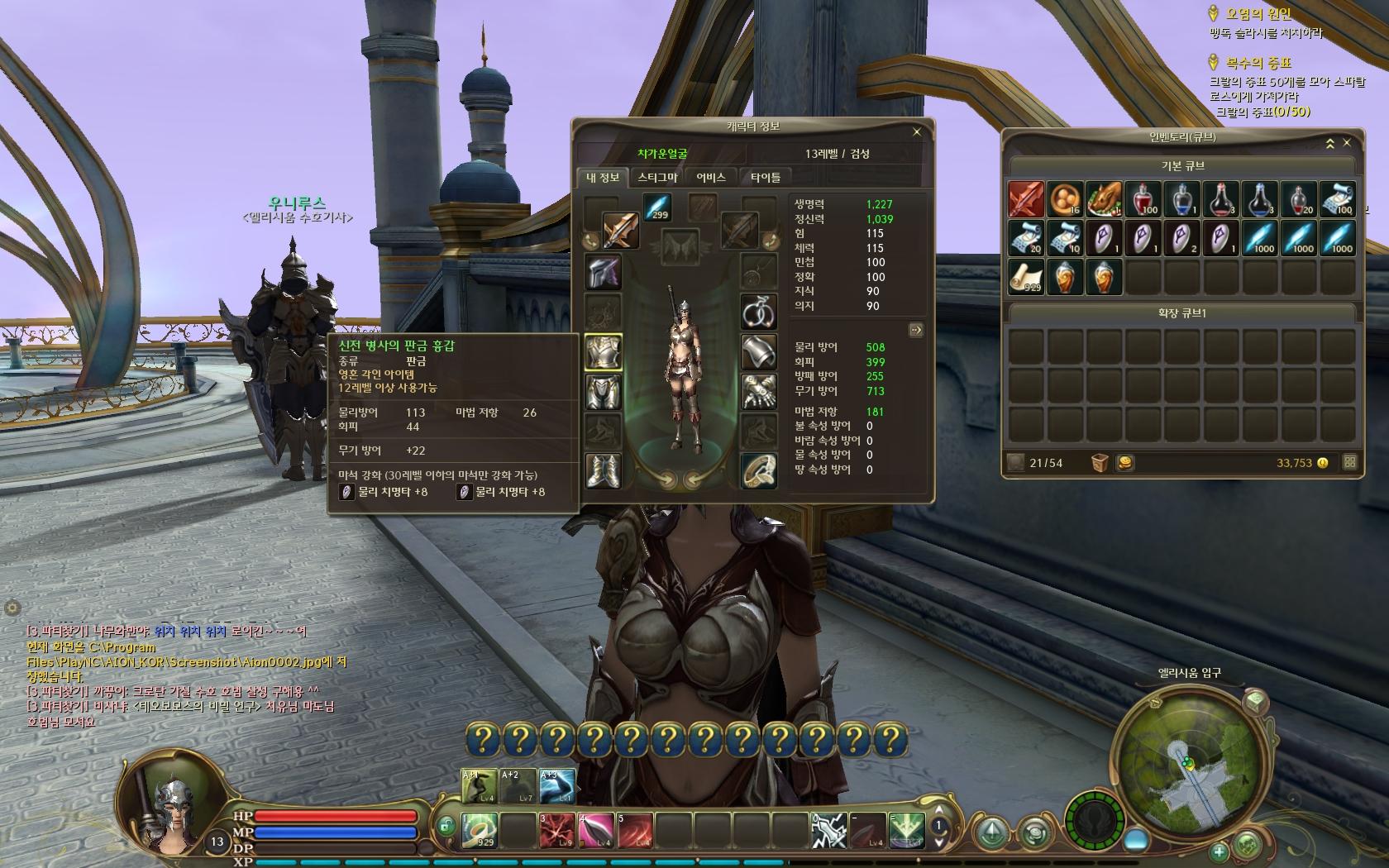The image size is (1389, 868).
Task: Collapse the inventory with the double-arrow button
Action: tap(1330, 144)
